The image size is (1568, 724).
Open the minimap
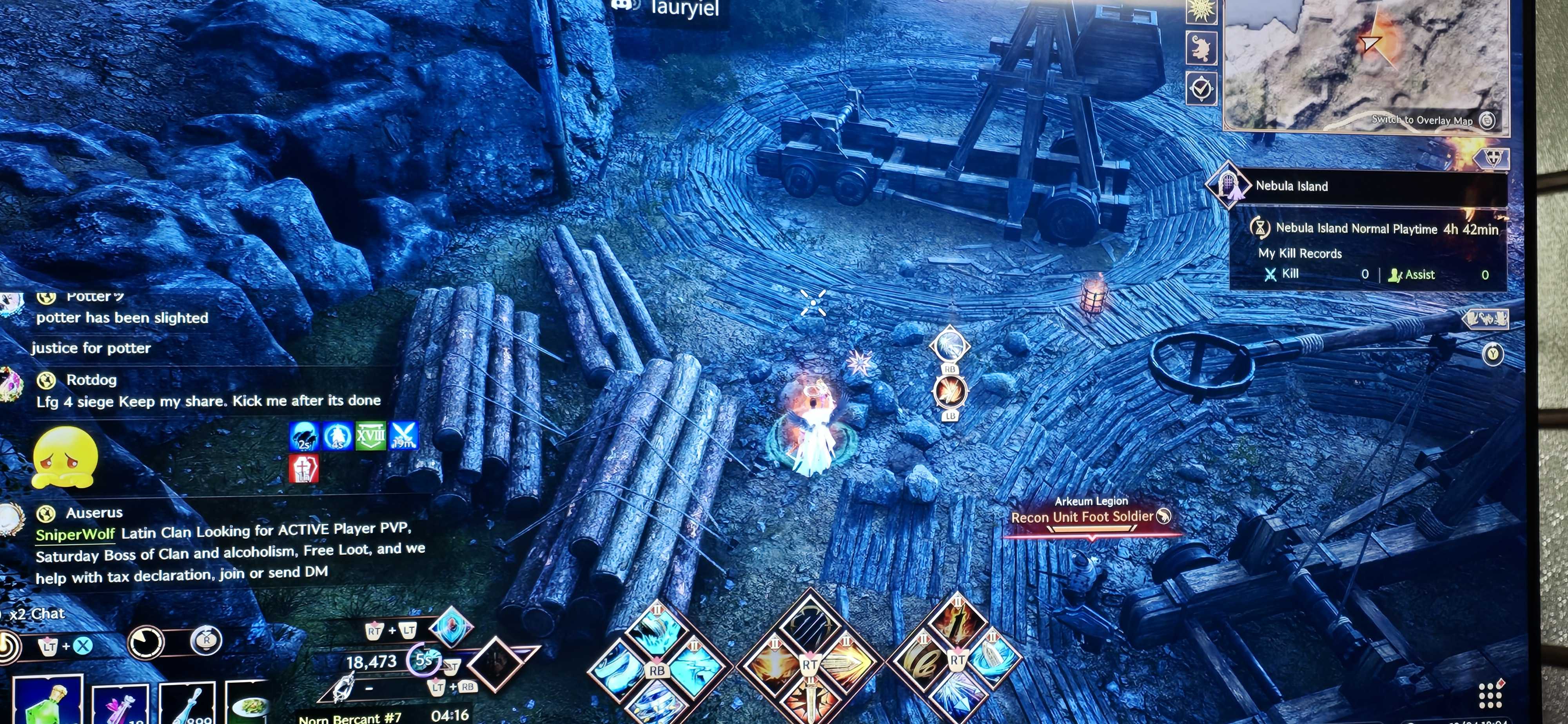1363,61
